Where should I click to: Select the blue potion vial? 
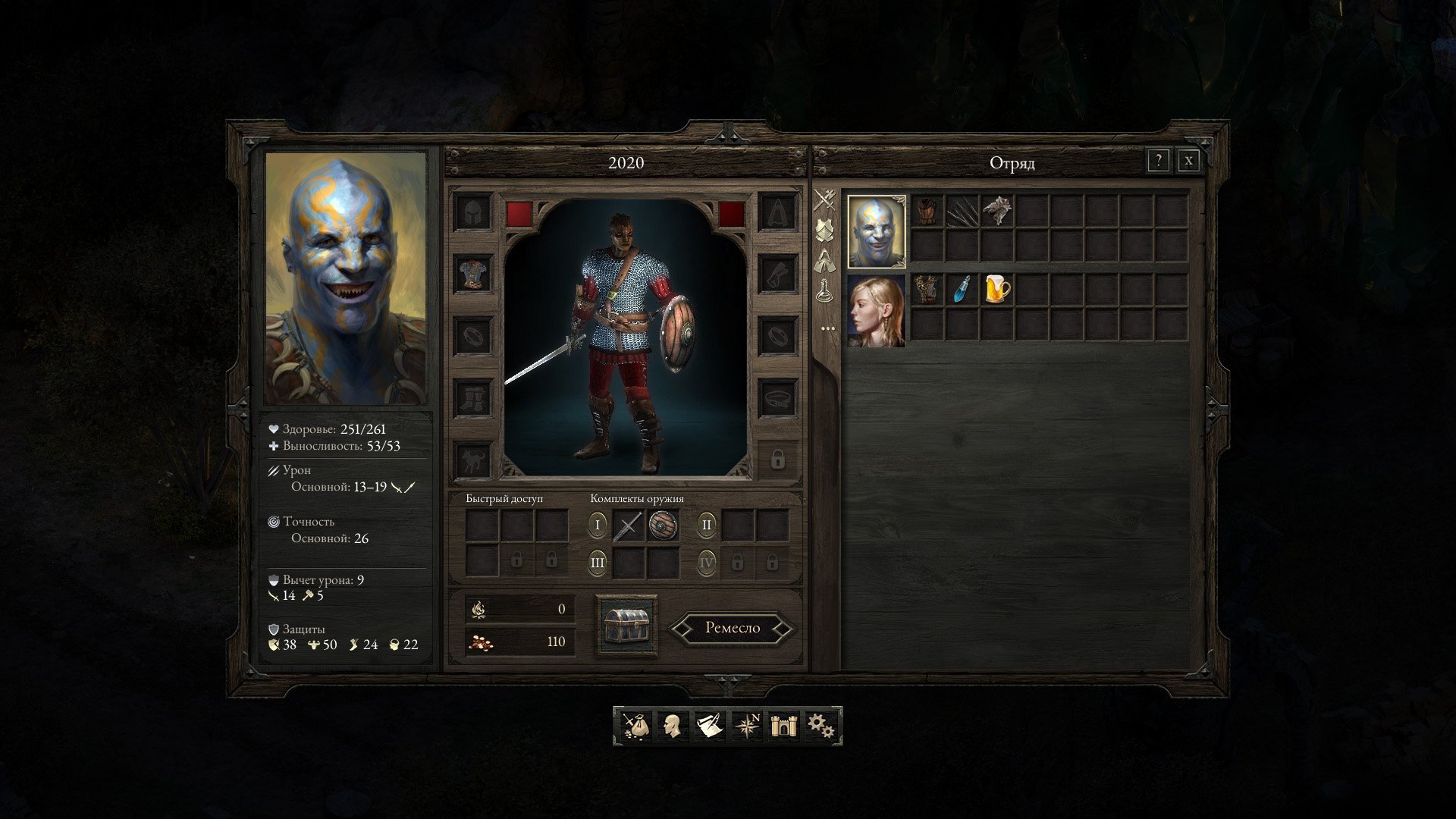pos(962,290)
